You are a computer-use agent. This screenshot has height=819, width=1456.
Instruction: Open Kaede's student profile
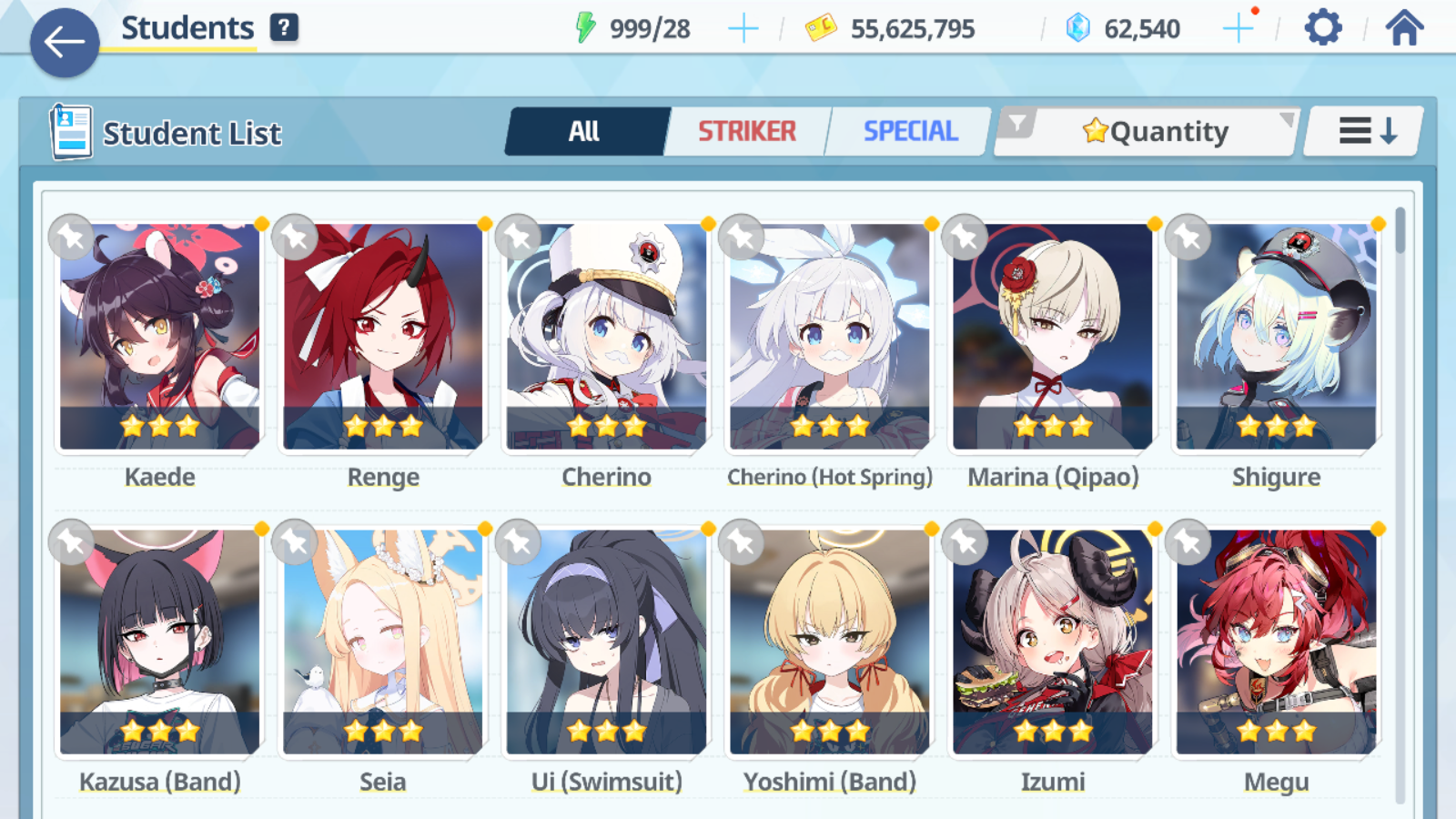159,337
